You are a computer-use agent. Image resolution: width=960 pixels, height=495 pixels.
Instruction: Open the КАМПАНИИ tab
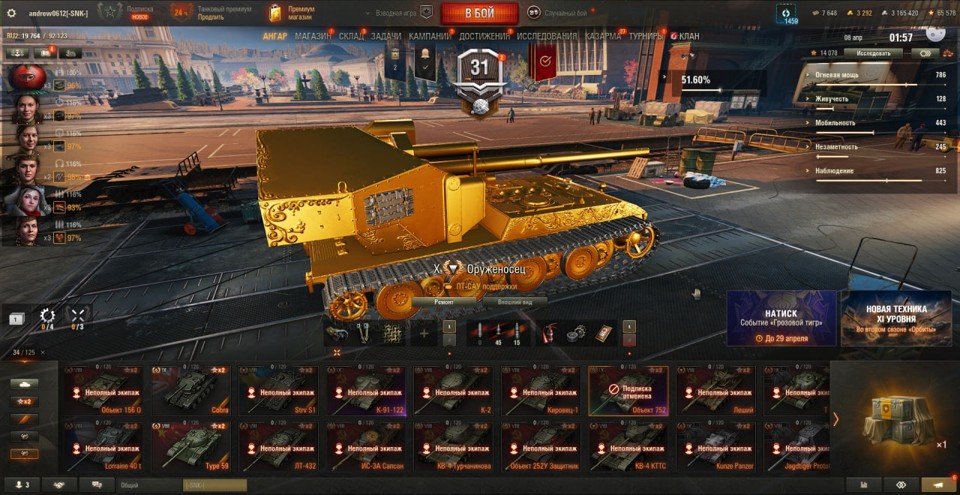pos(430,36)
